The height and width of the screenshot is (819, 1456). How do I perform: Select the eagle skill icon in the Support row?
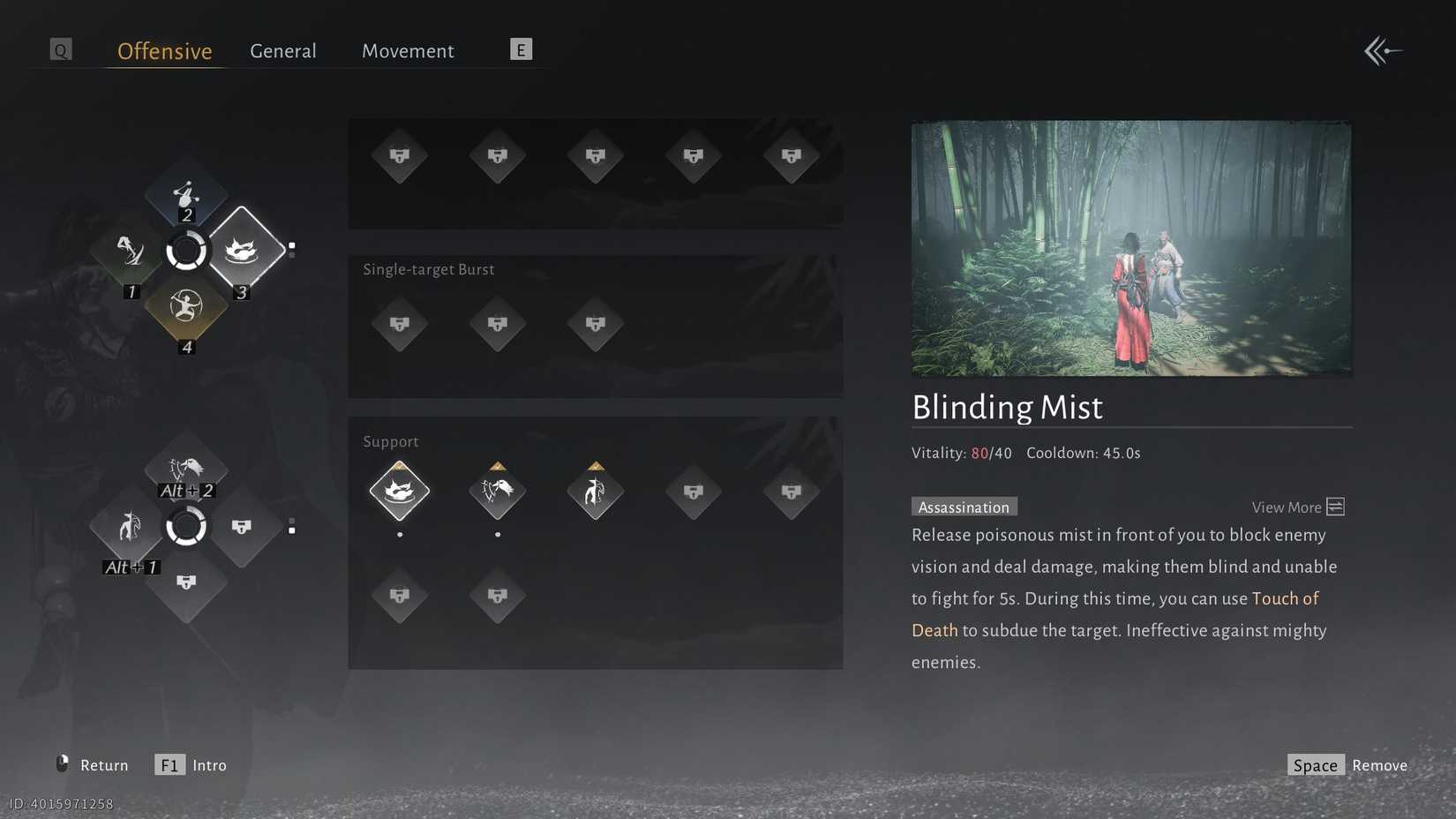pos(497,492)
